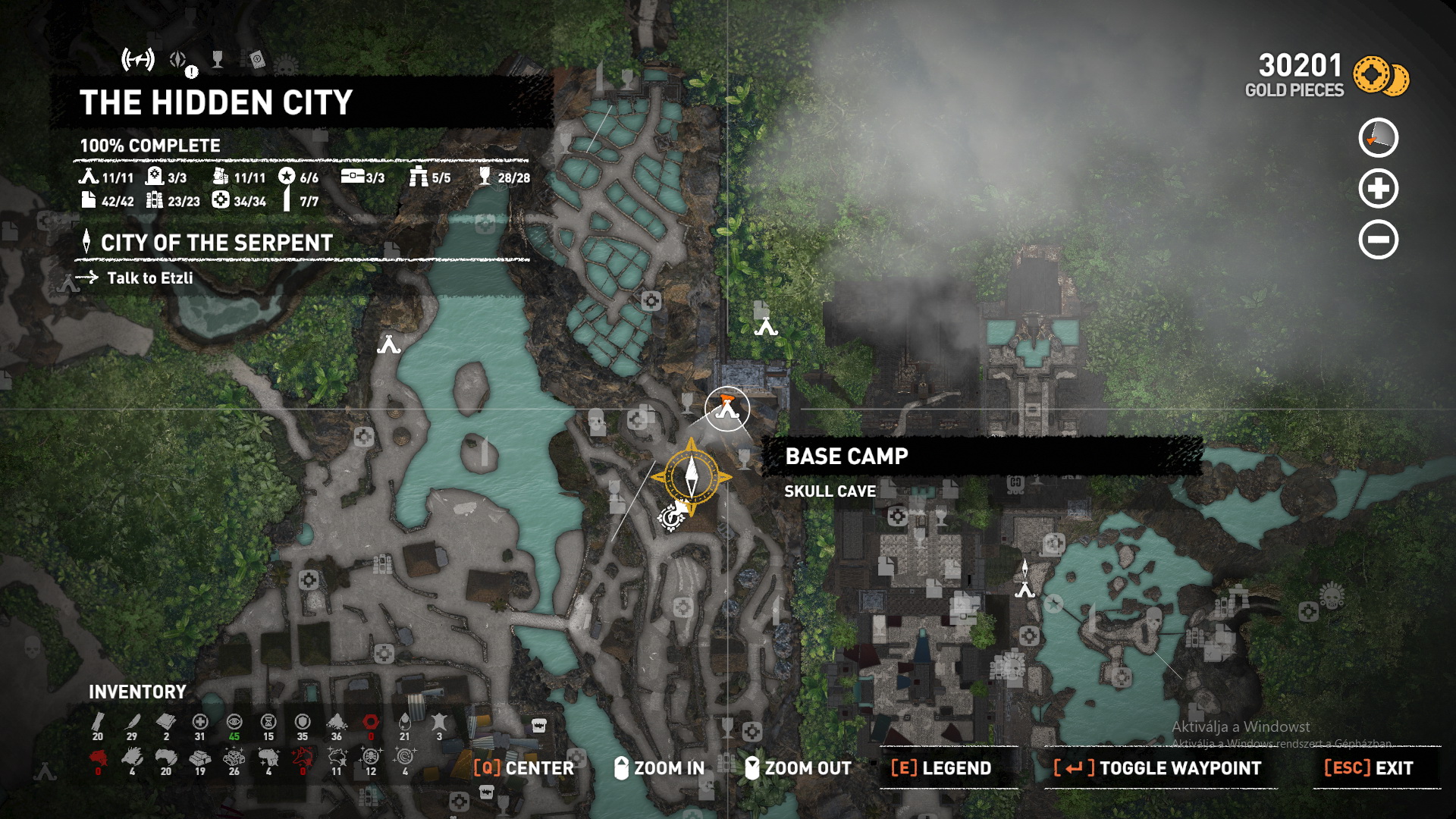This screenshot has height=819, width=1456.
Task: Click the circular map orientation button
Action: coord(1378,138)
